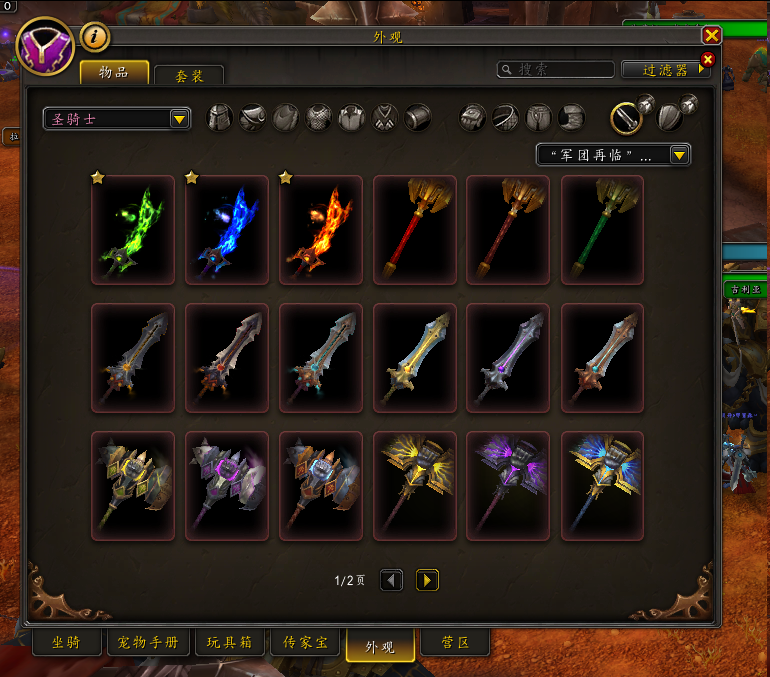Switch to the 套装 sets tab

[x=189, y=75]
